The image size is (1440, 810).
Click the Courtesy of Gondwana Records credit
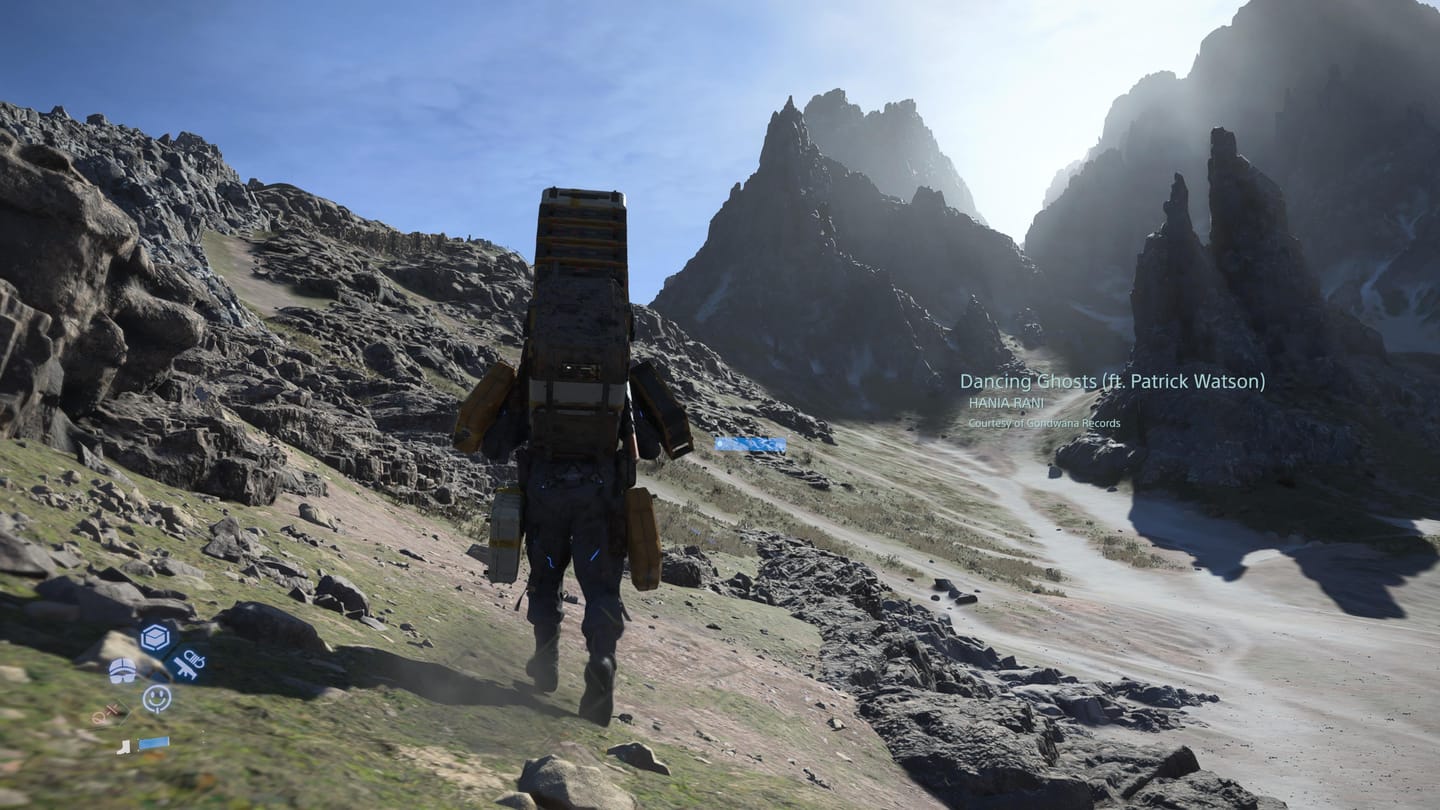tap(1044, 422)
